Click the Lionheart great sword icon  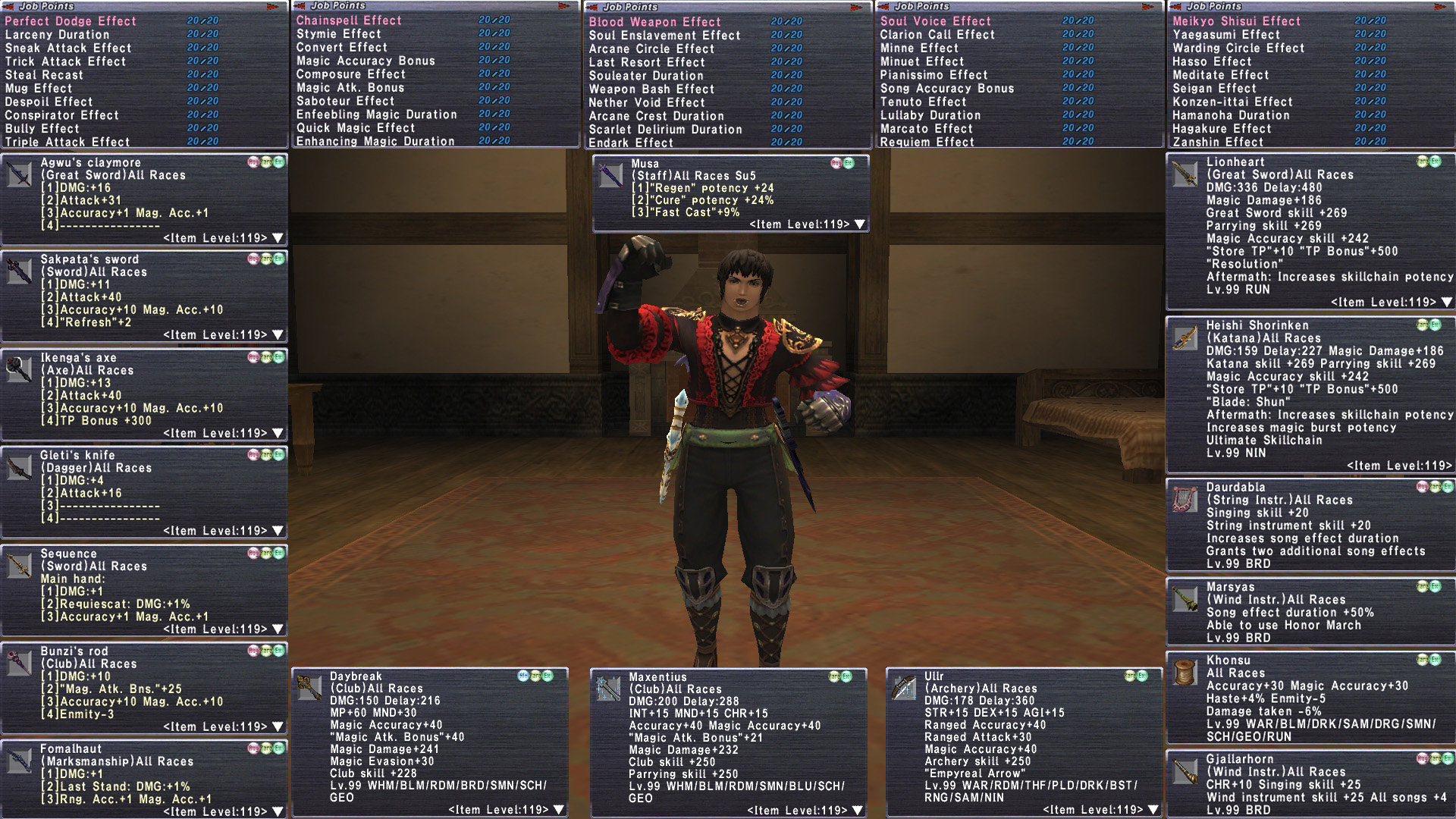[1185, 174]
